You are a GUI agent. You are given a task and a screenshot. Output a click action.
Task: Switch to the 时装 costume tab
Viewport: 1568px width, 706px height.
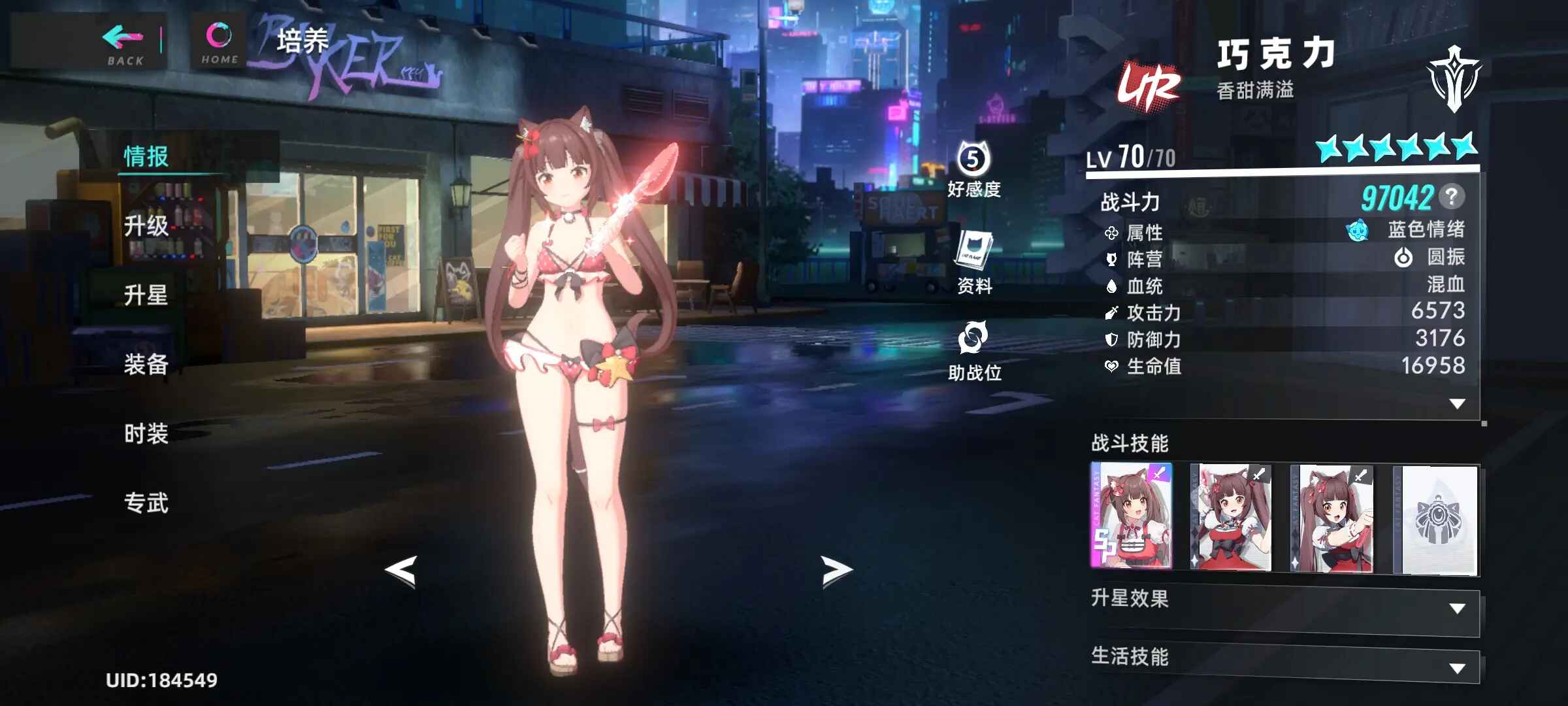click(x=146, y=434)
